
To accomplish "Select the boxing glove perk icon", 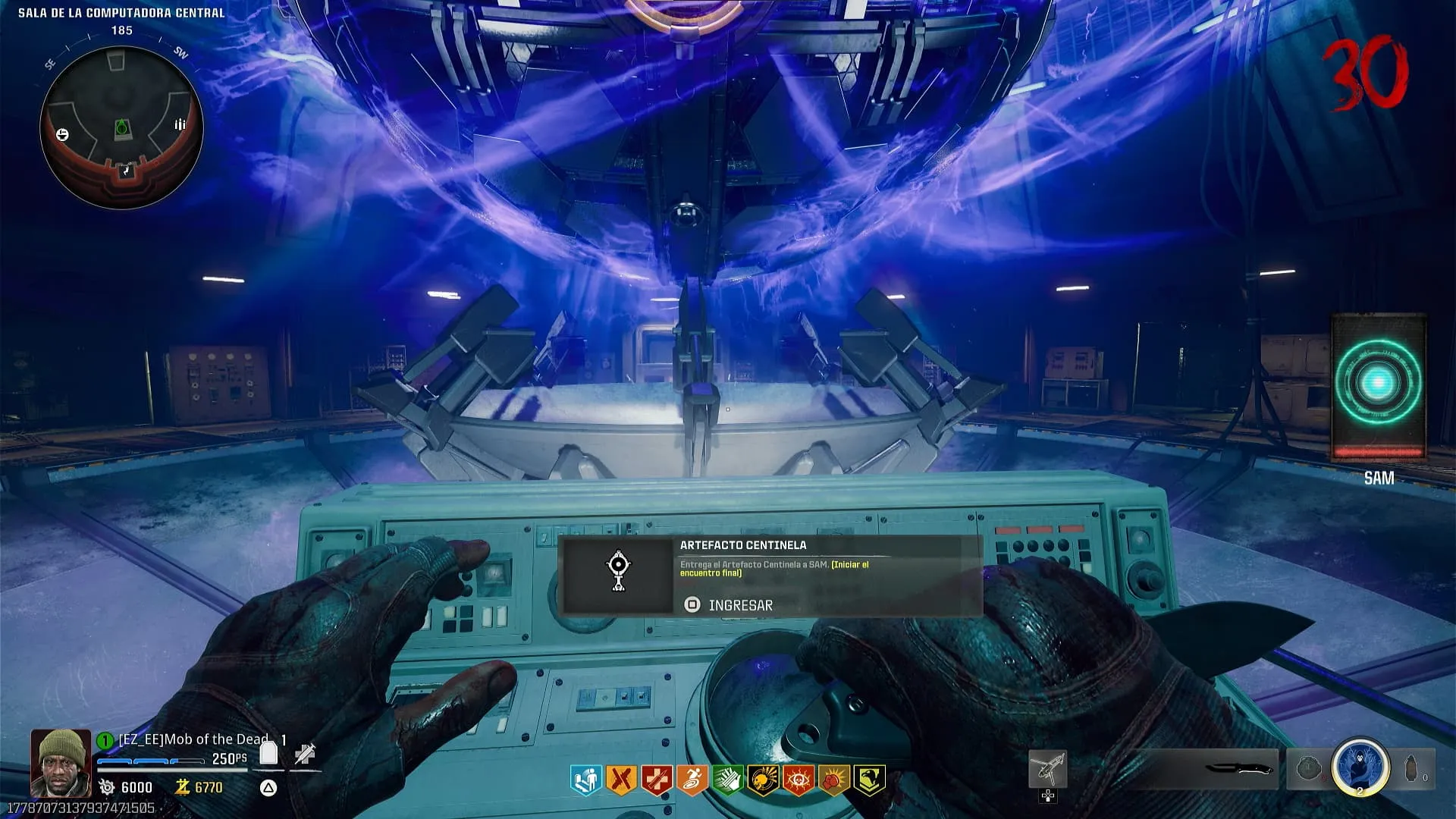I will click(833, 780).
